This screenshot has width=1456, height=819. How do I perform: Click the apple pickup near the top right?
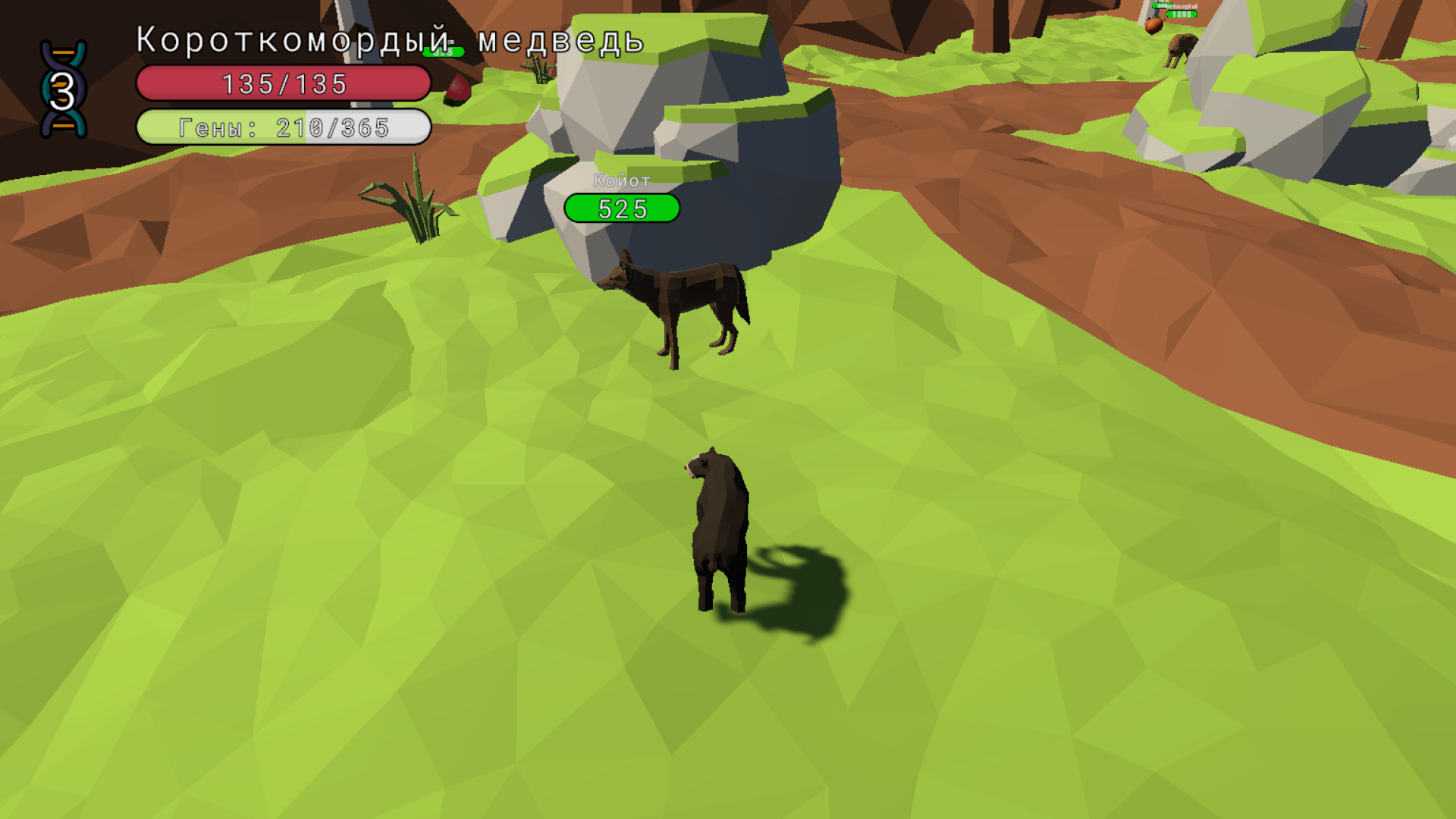[1153, 25]
